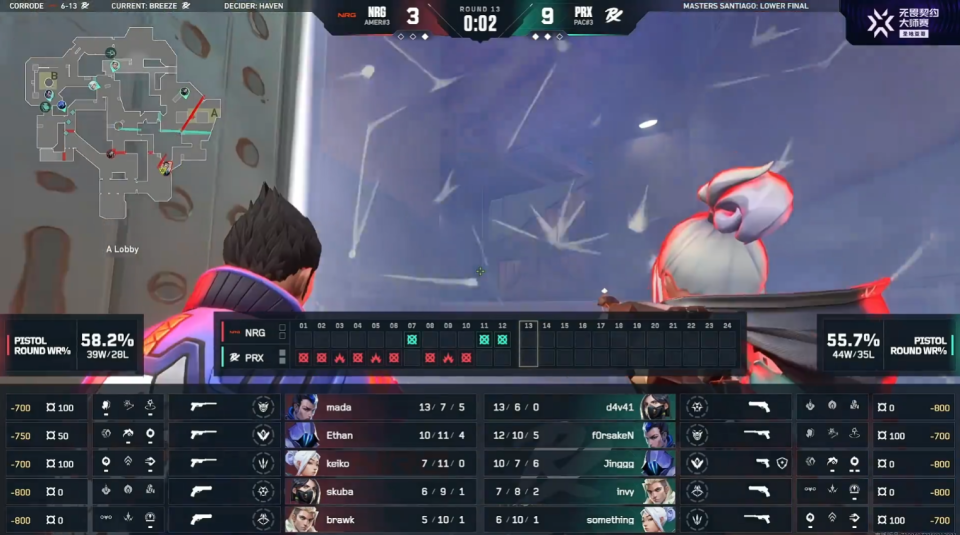Select mada's player row

(x=380, y=408)
